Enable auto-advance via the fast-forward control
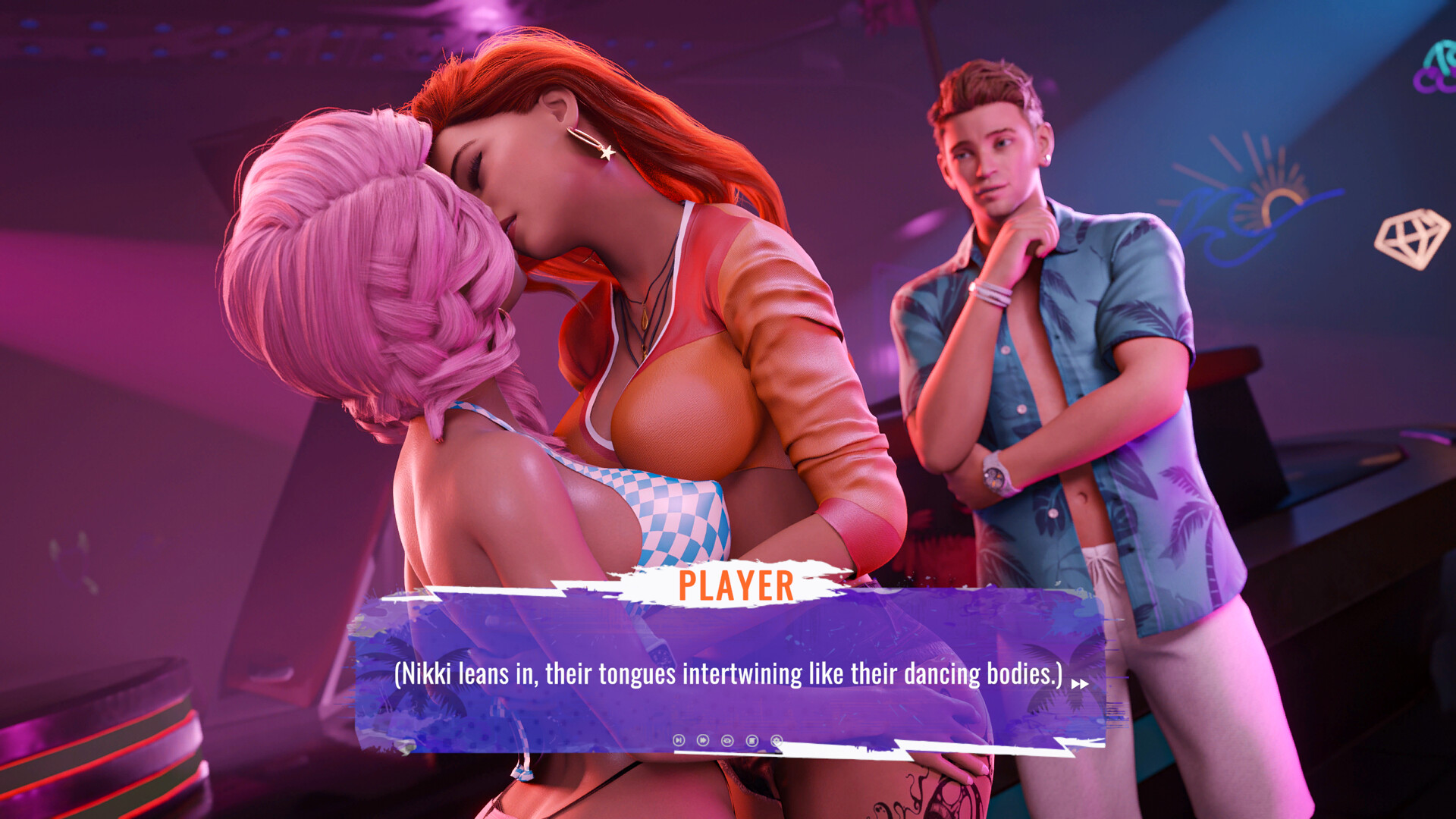Image resolution: width=1456 pixels, height=819 pixels. pos(702,739)
